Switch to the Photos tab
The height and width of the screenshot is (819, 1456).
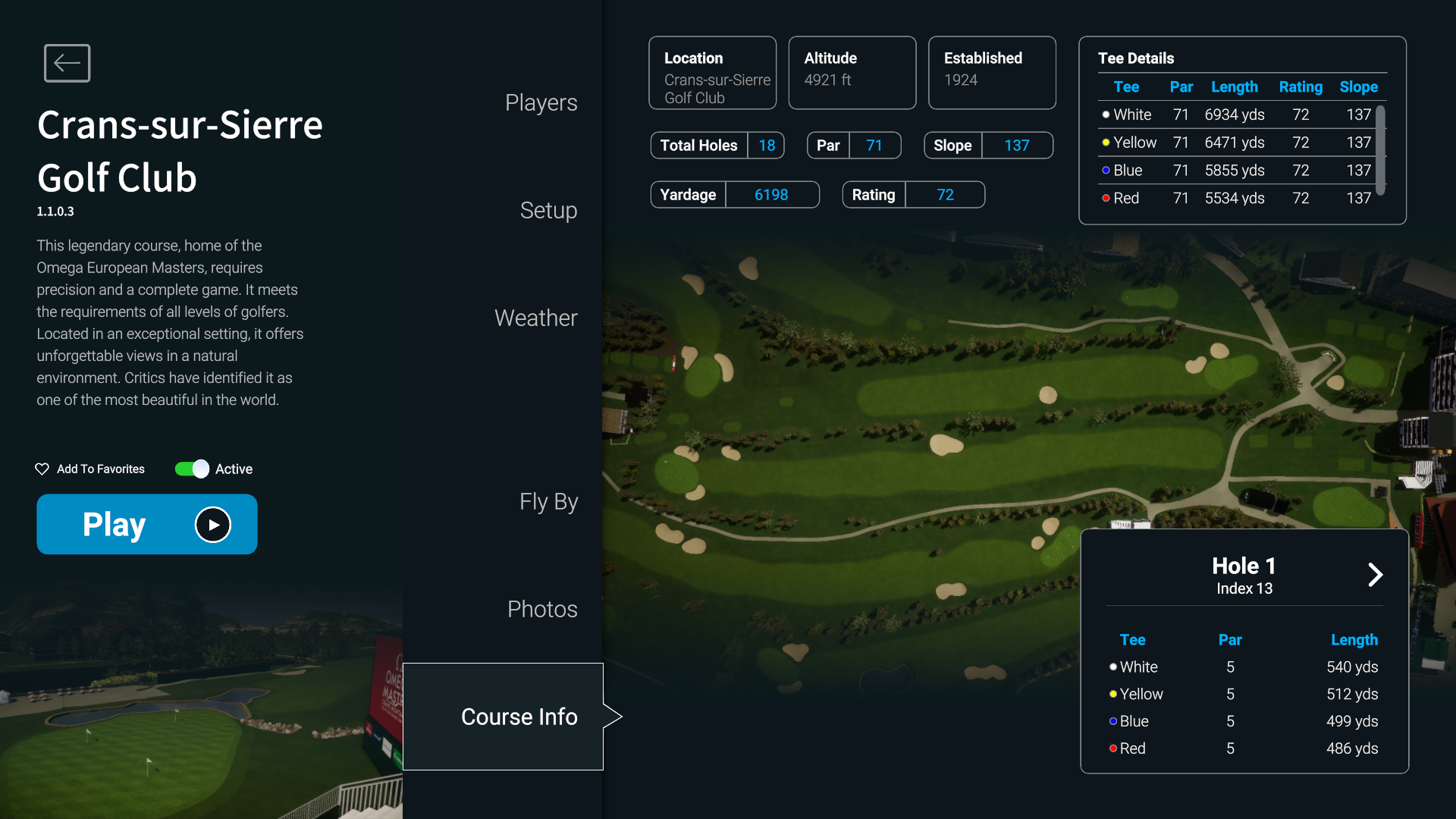[x=541, y=608]
